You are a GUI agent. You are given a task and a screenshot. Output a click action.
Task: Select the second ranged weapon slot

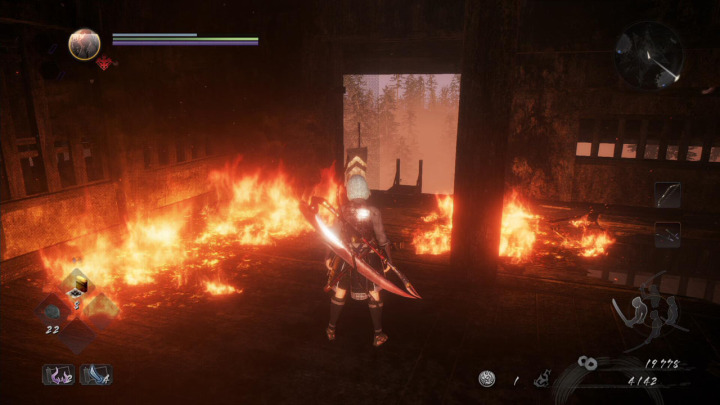point(668,234)
